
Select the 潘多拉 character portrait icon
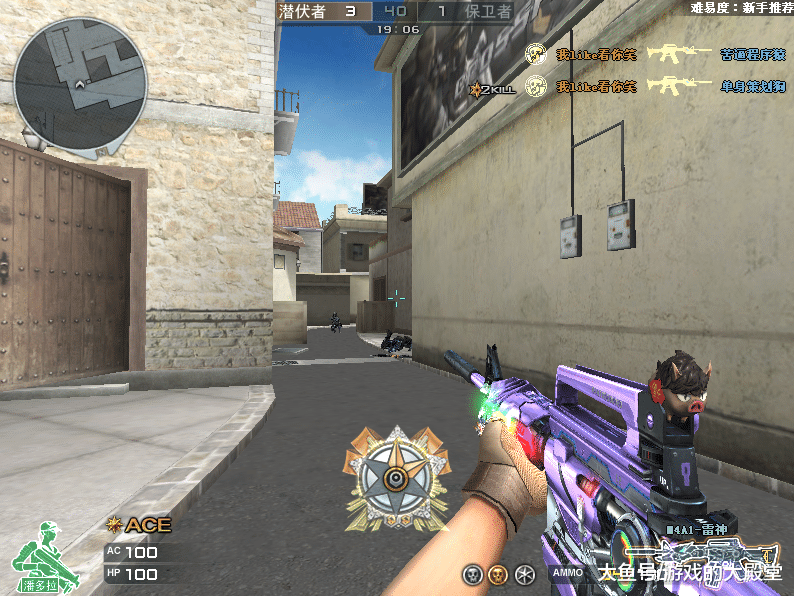click(38, 558)
